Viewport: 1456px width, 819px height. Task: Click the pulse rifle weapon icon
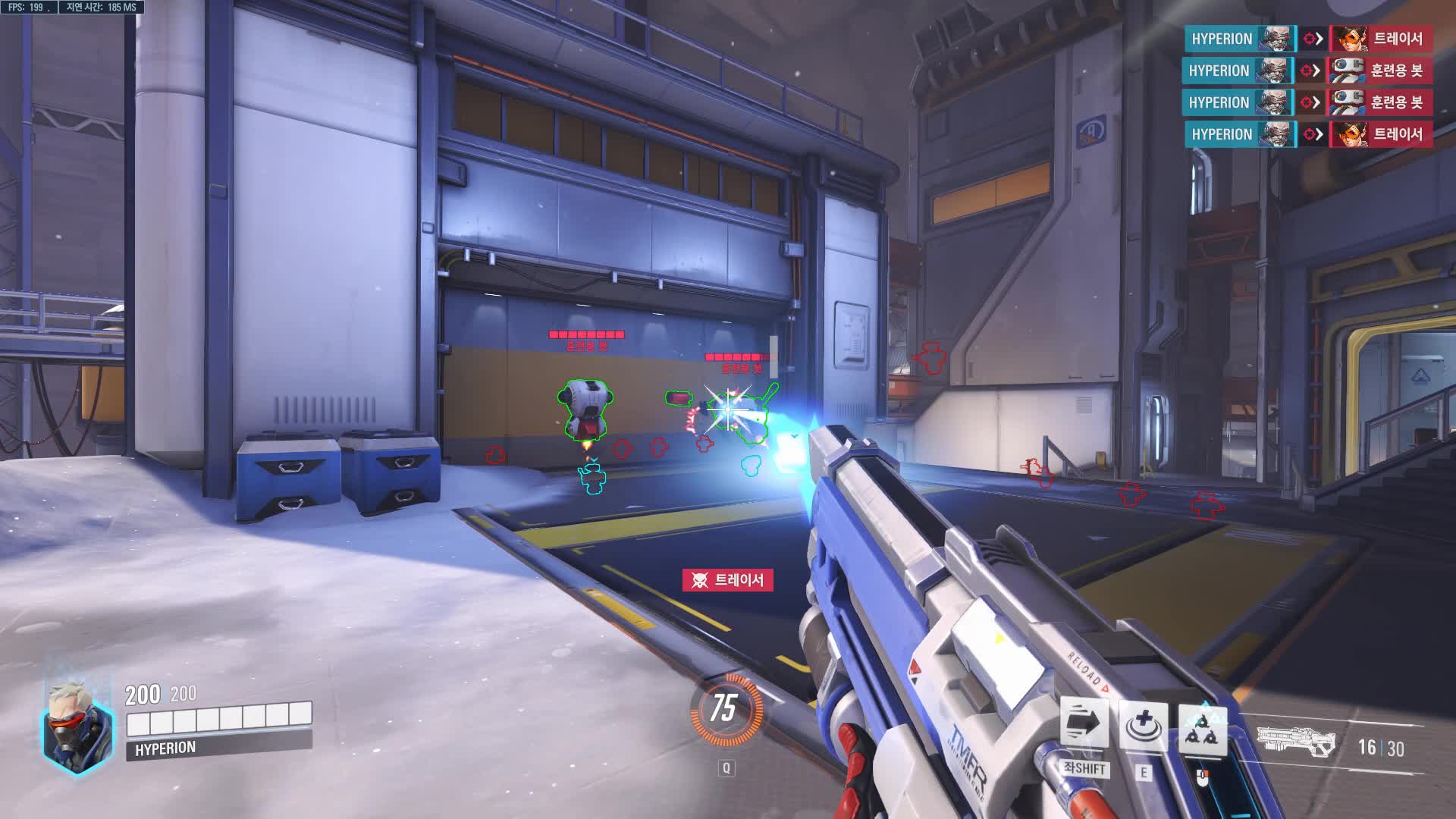click(x=1295, y=742)
